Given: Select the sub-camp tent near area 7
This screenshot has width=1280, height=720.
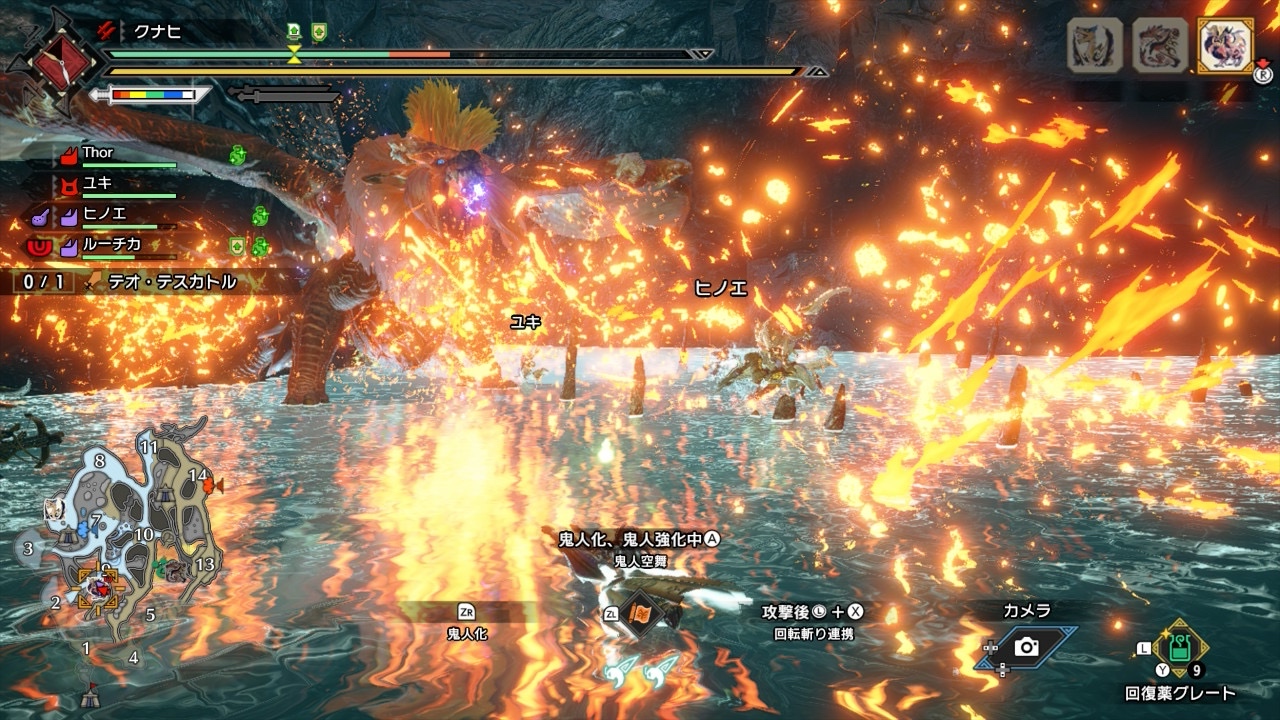Looking at the screenshot, I should (68, 537).
